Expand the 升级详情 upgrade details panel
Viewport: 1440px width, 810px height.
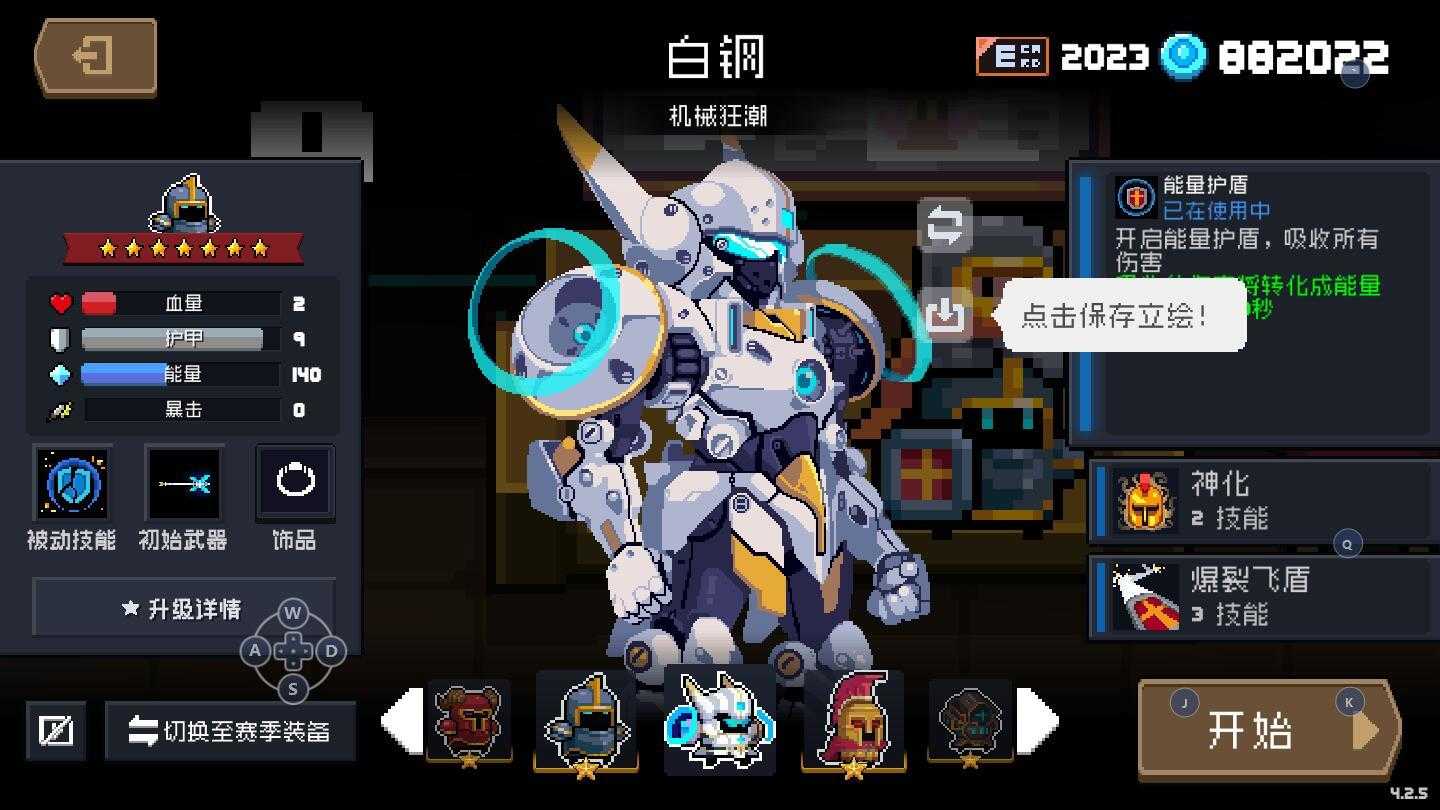tap(184, 608)
